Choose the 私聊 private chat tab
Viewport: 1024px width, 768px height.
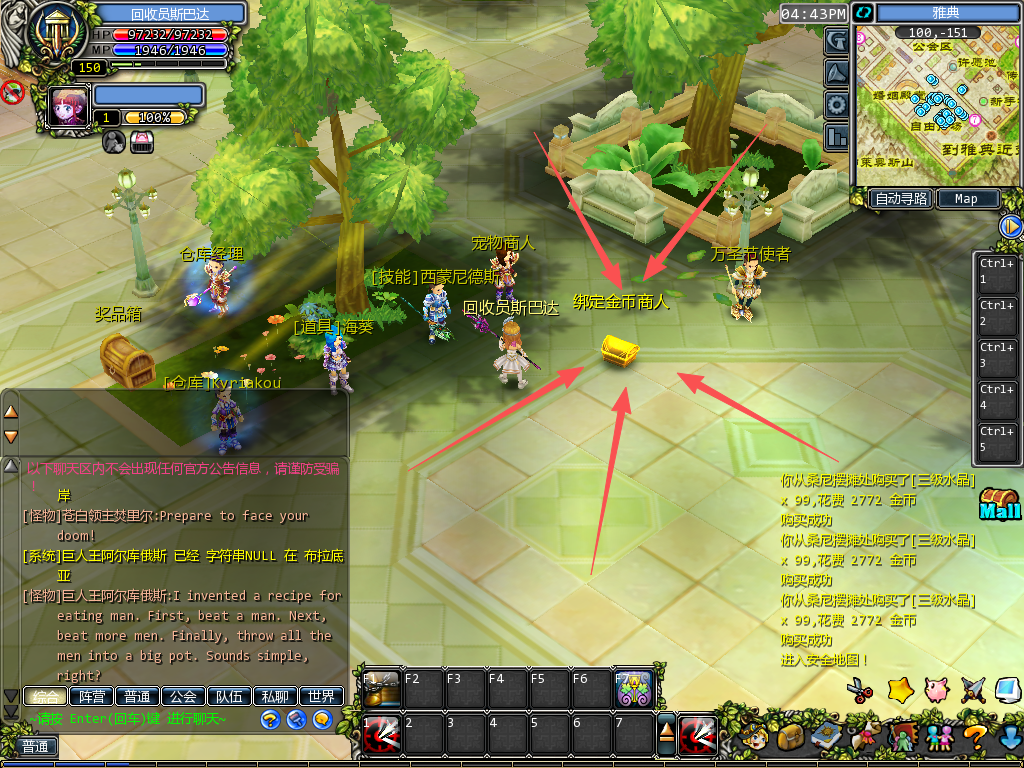pos(275,696)
